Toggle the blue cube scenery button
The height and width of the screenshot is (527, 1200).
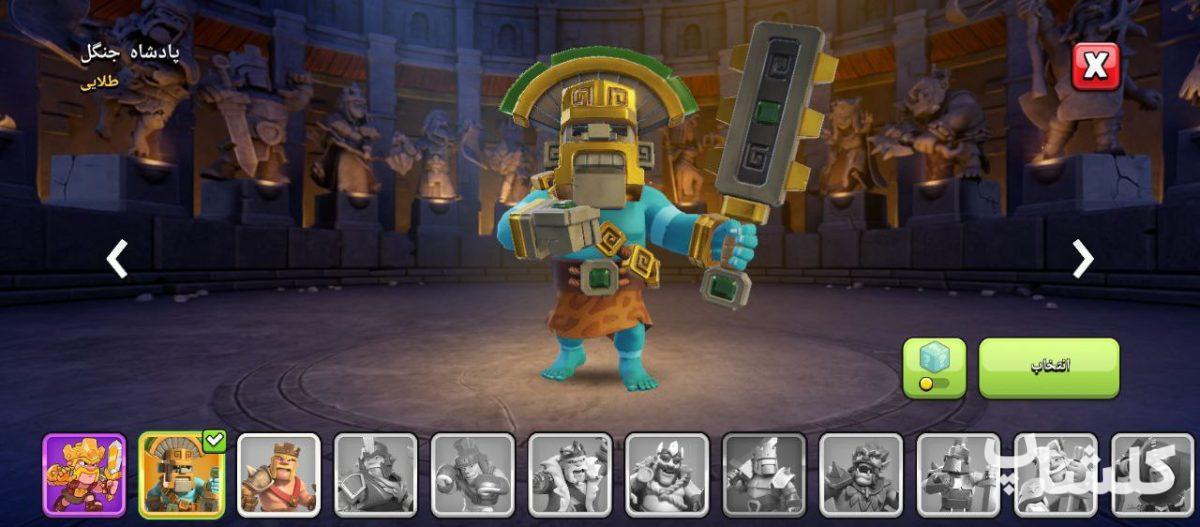click(934, 367)
